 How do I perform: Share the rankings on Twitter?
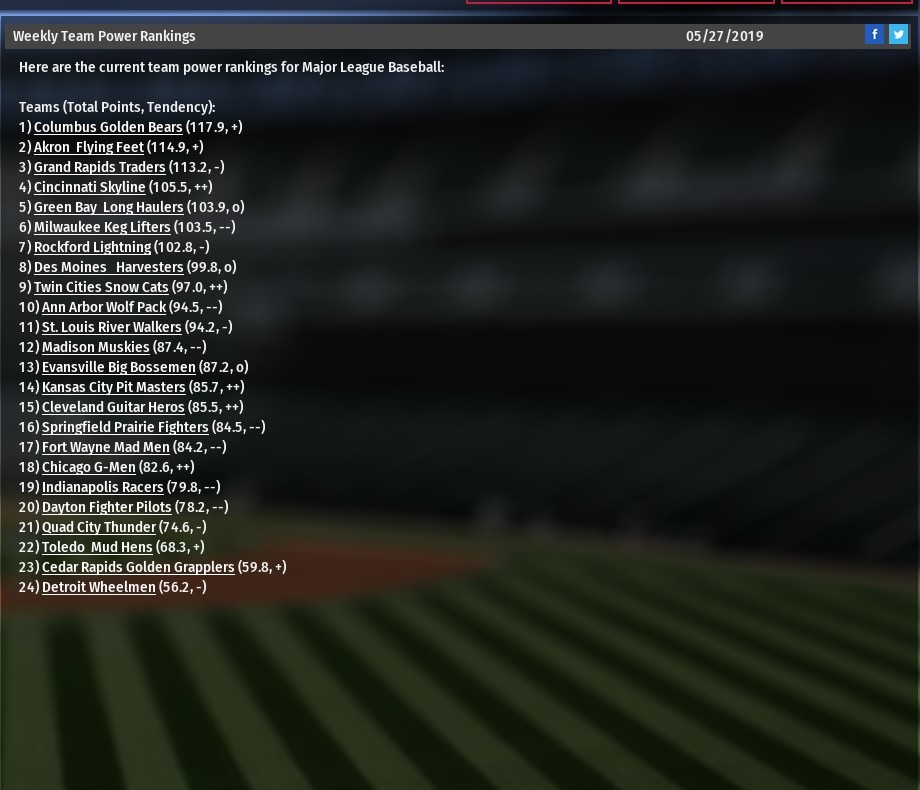[898, 35]
